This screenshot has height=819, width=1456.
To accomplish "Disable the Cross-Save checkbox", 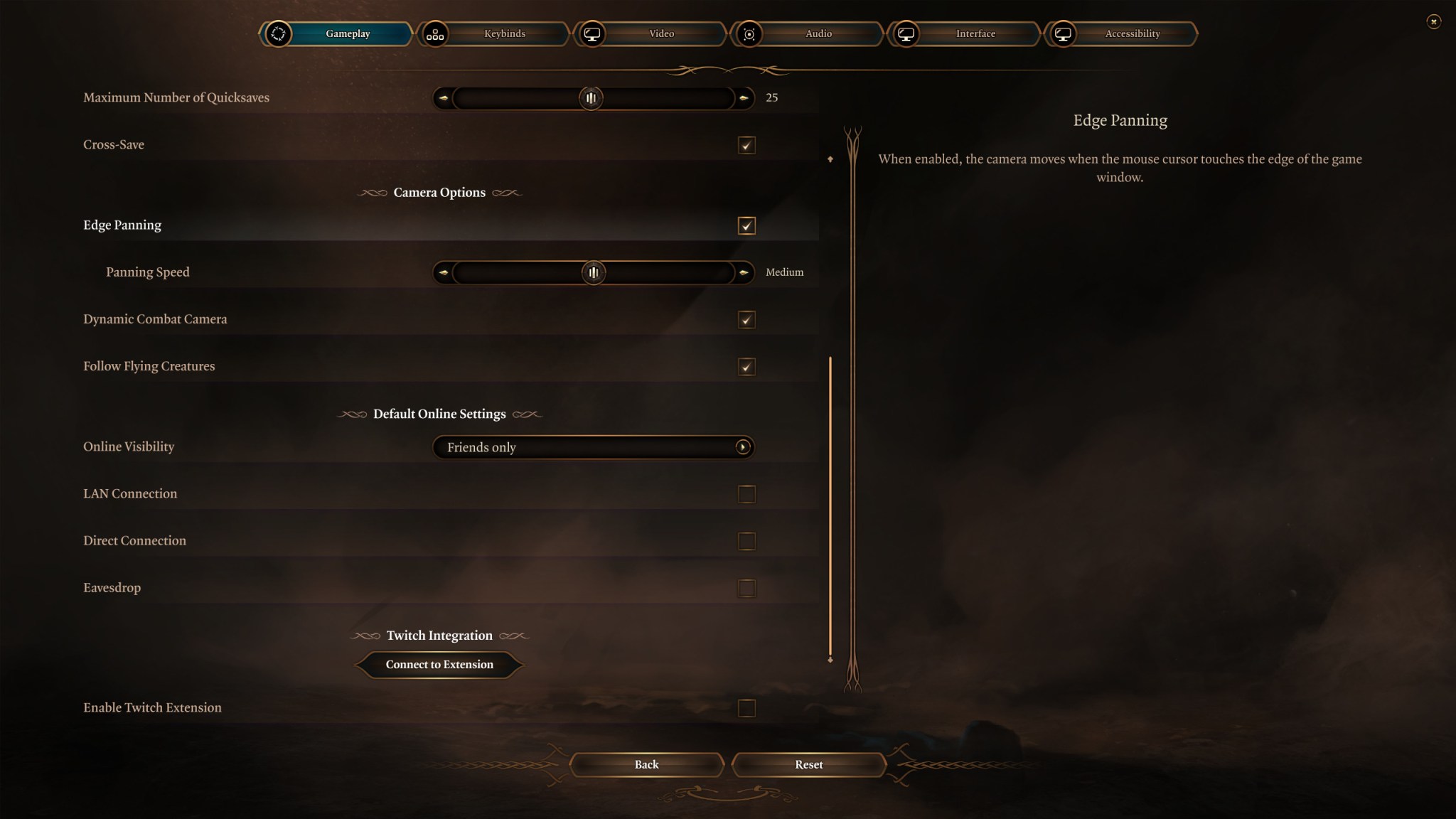I will [745, 145].
